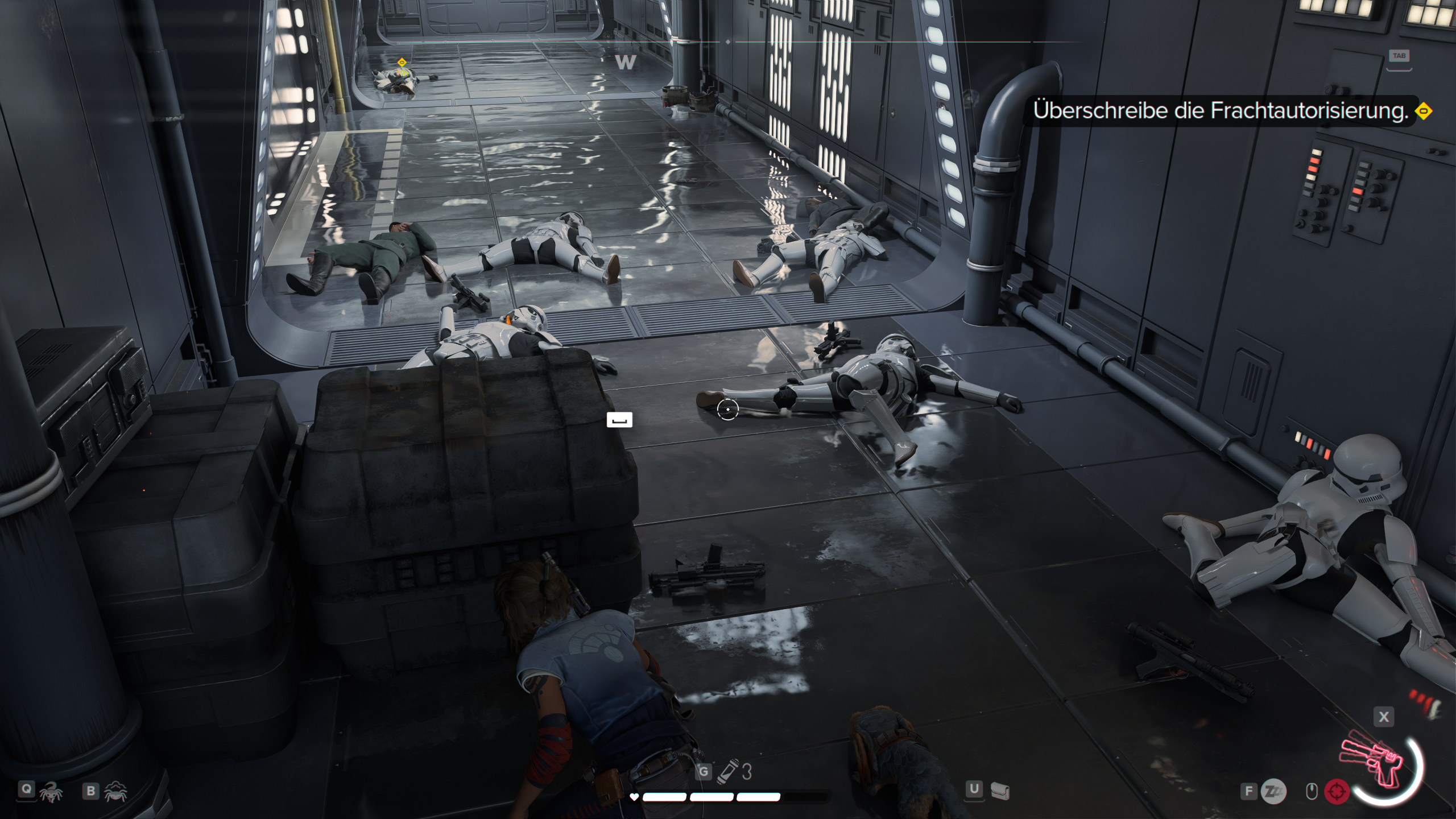Click the Q key label in the bottom left

pyautogui.click(x=27, y=789)
